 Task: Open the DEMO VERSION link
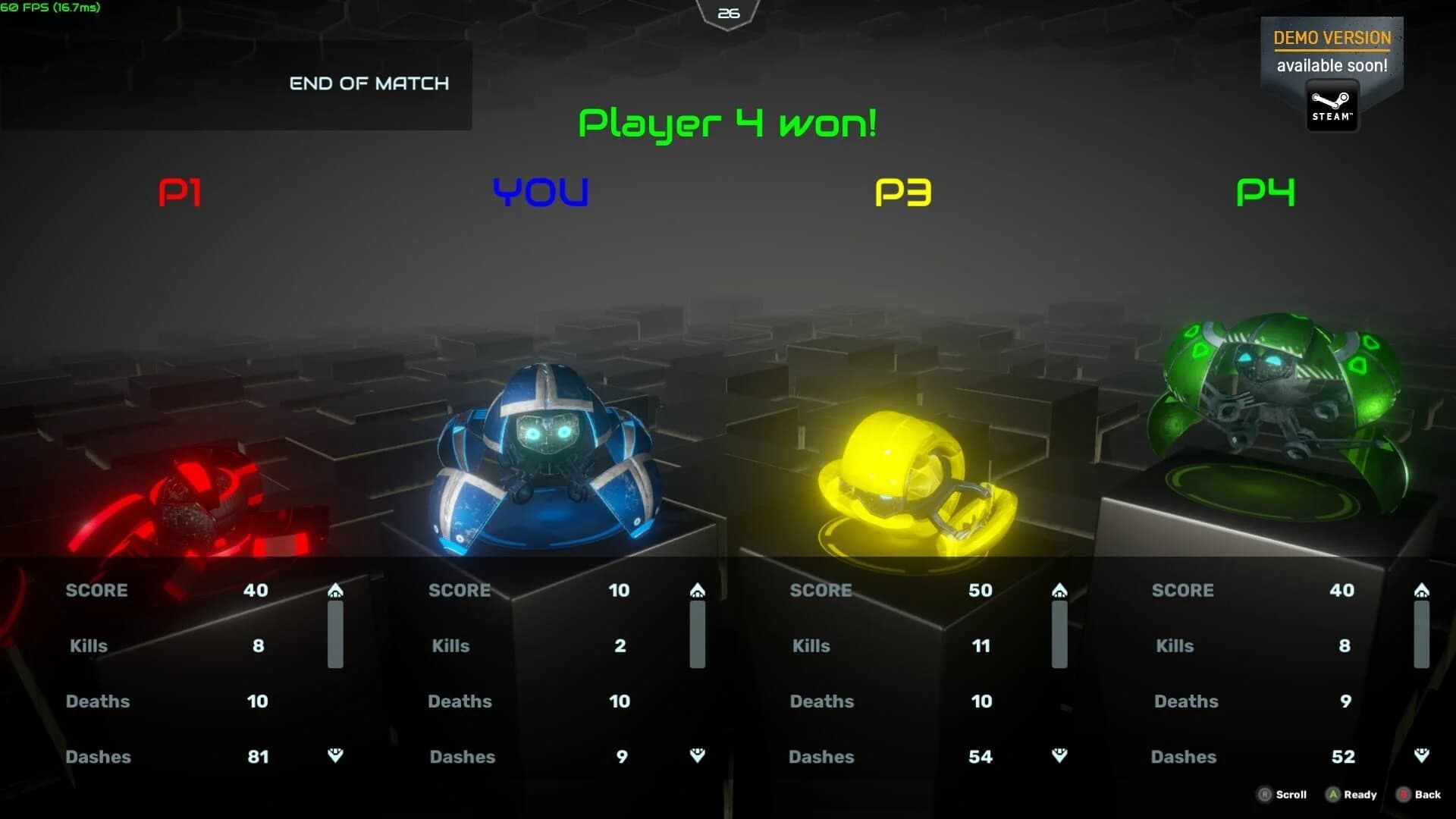(x=1331, y=38)
